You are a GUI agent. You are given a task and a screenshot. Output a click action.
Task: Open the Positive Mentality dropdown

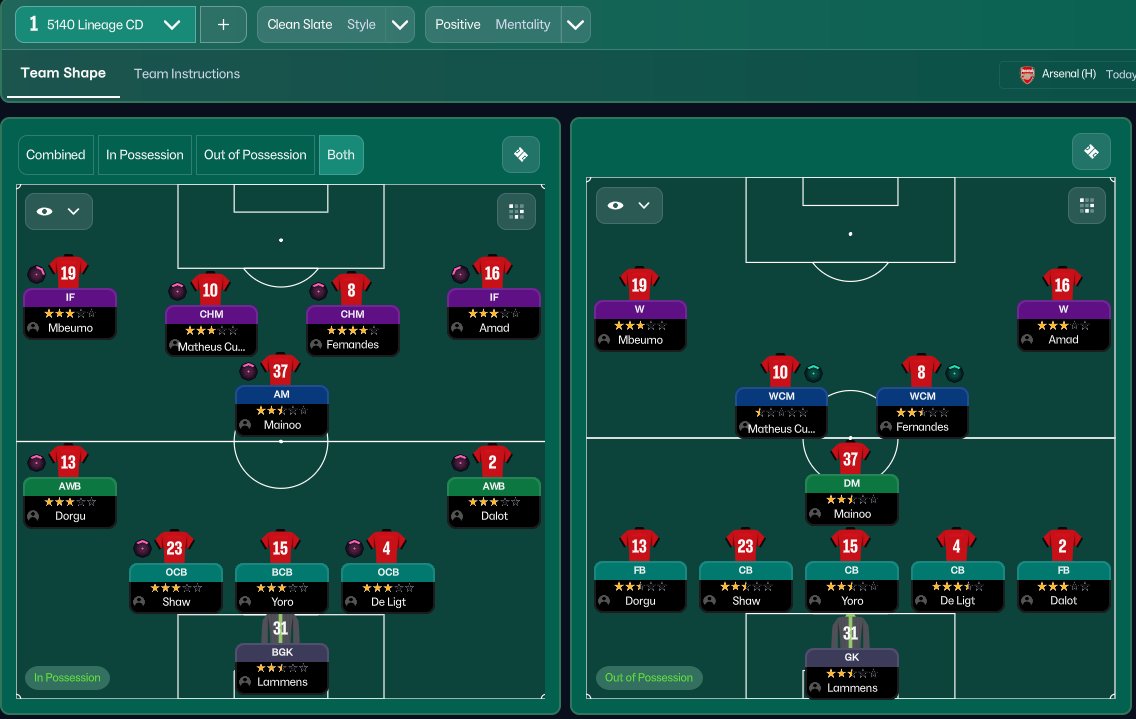pos(576,25)
